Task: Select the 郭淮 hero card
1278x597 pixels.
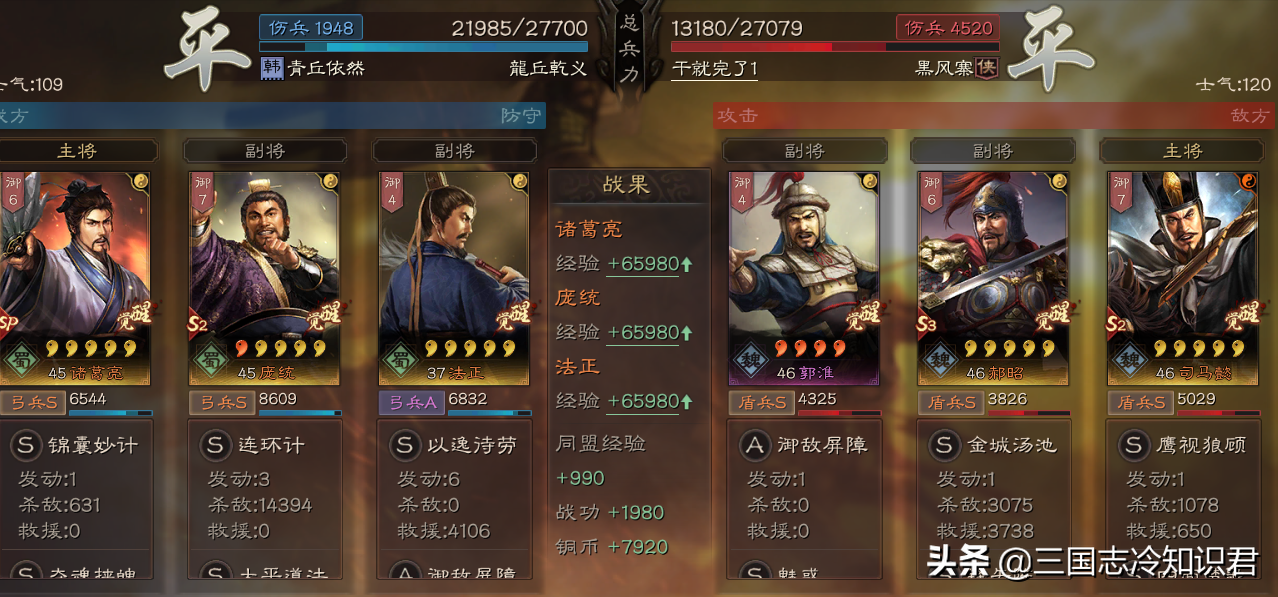Action: [803, 275]
